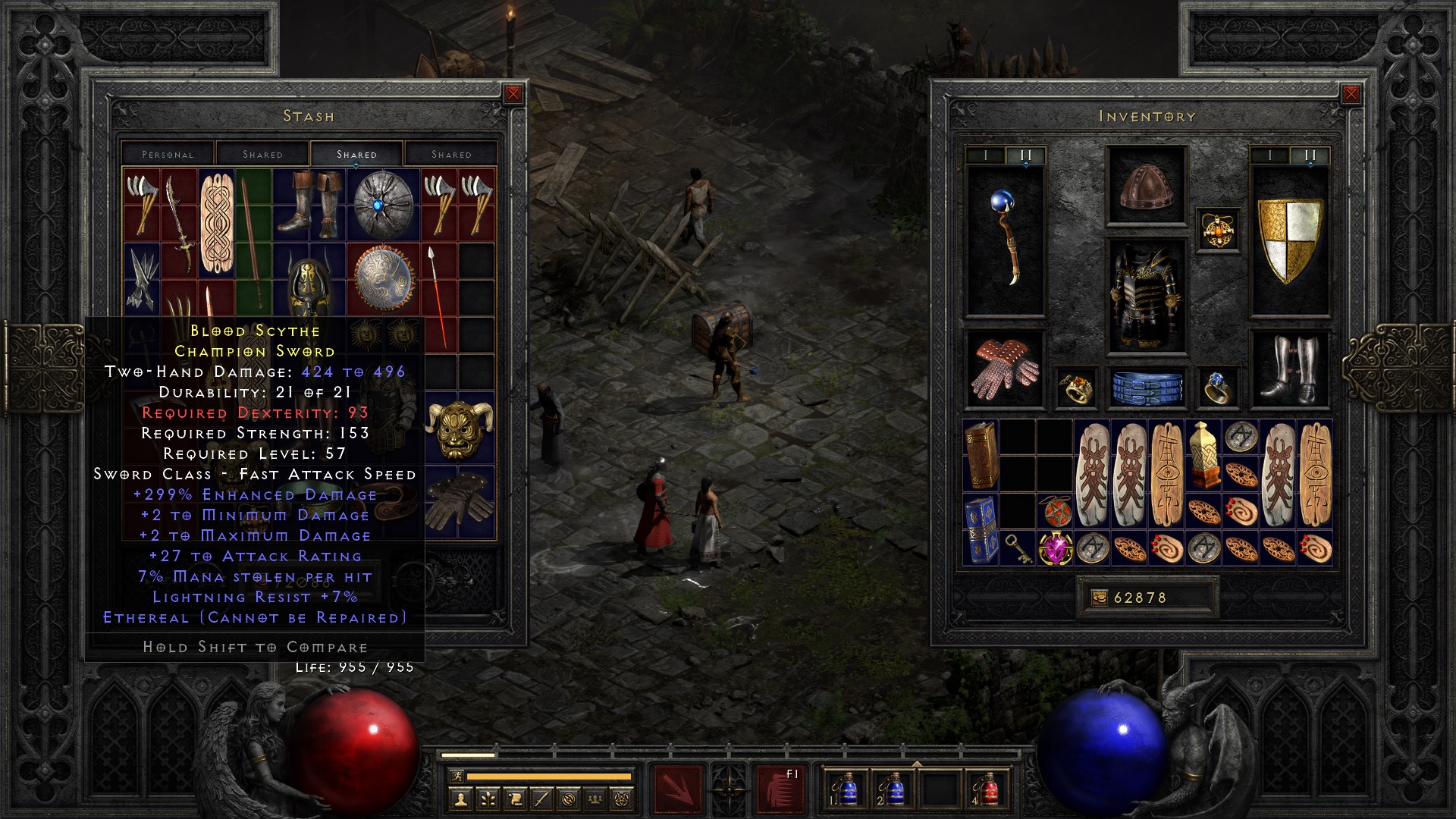Image resolution: width=1456 pixels, height=819 pixels.
Task: Open the quest log scroll icon
Action: coord(516,800)
